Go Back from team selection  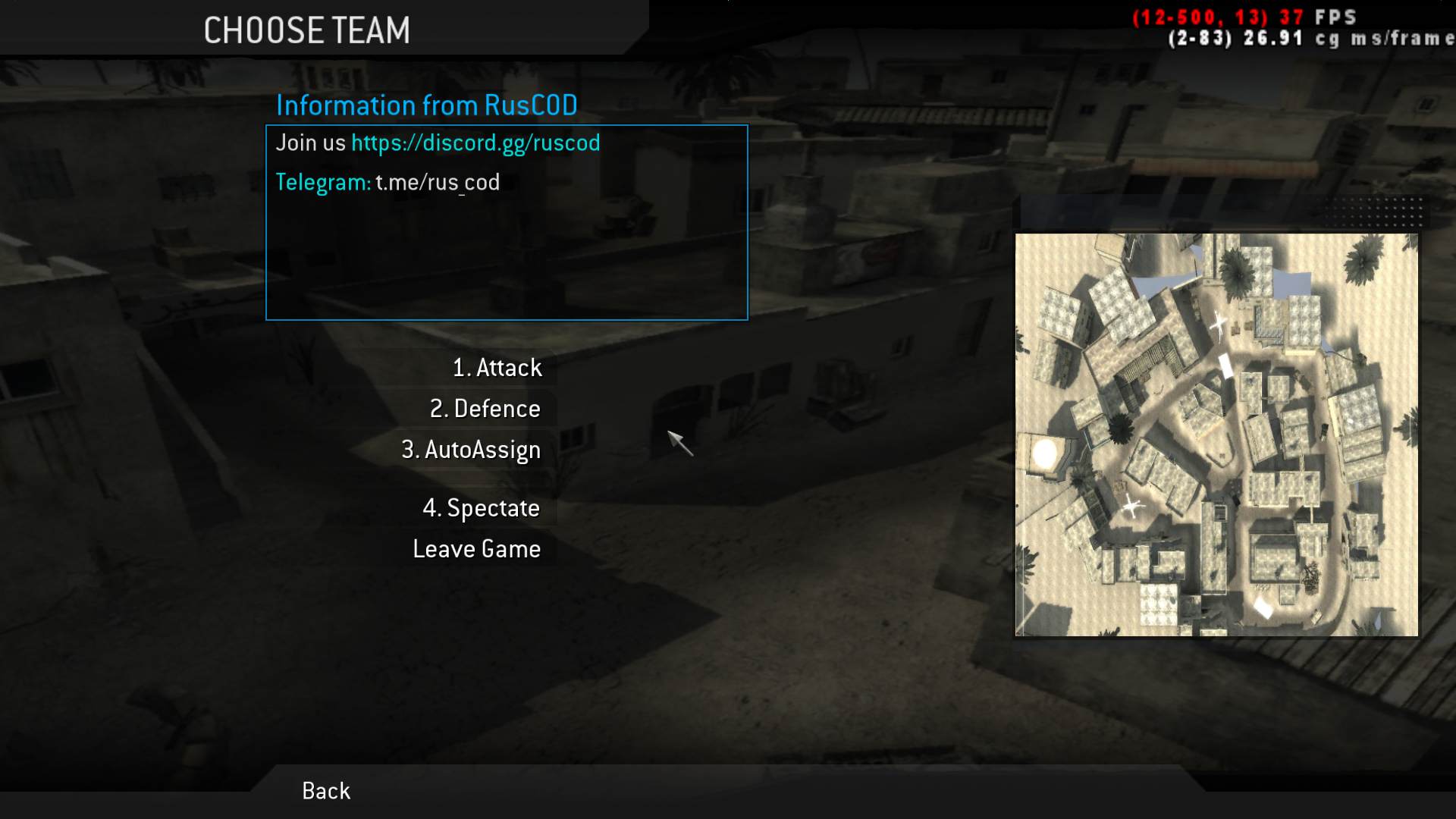pyautogui.click(x=326, y=791)
